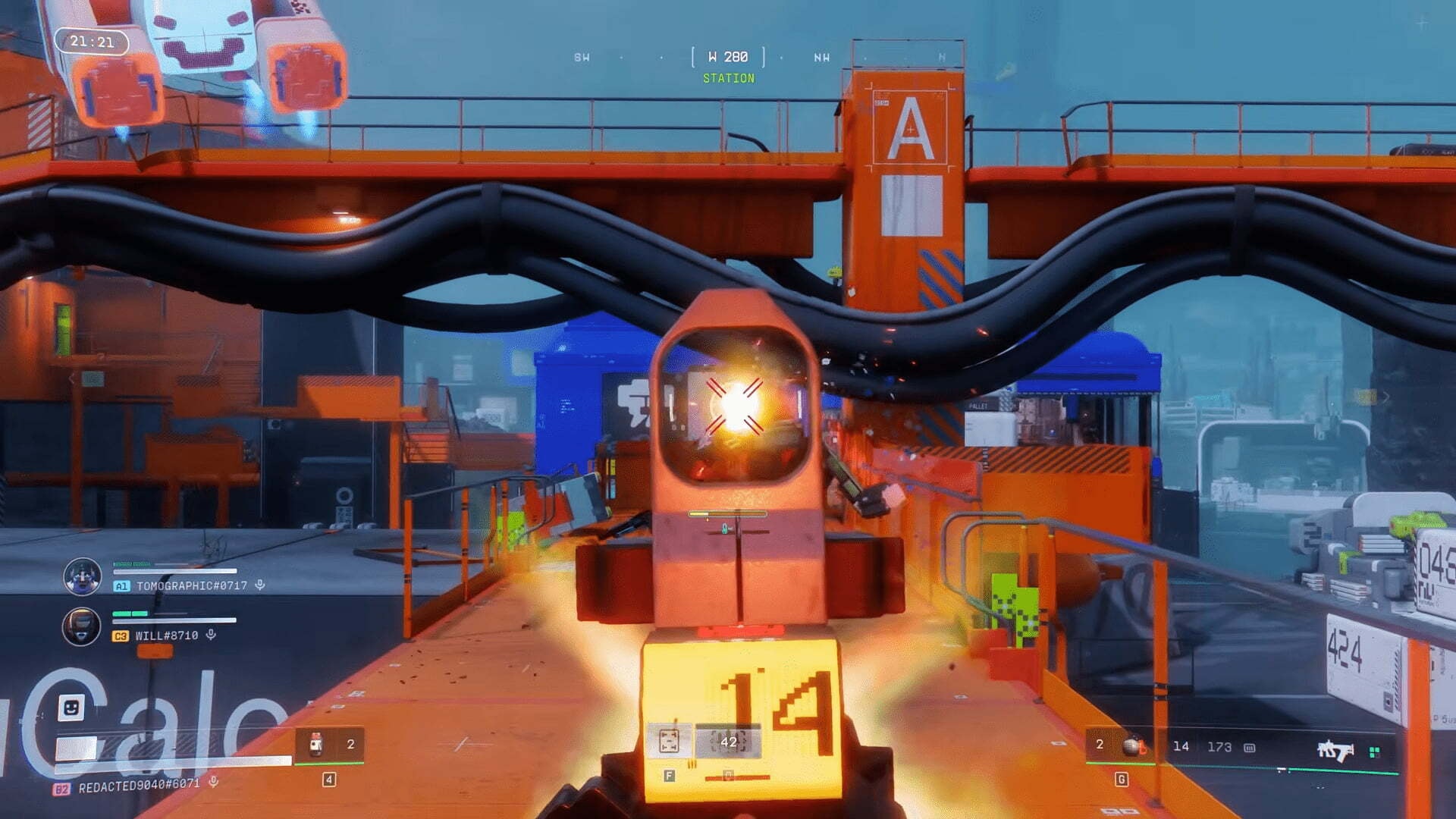Click TOMOGRAPHIC#0717's squad portrait
1456x819 pixels.
tap(82, 576)
